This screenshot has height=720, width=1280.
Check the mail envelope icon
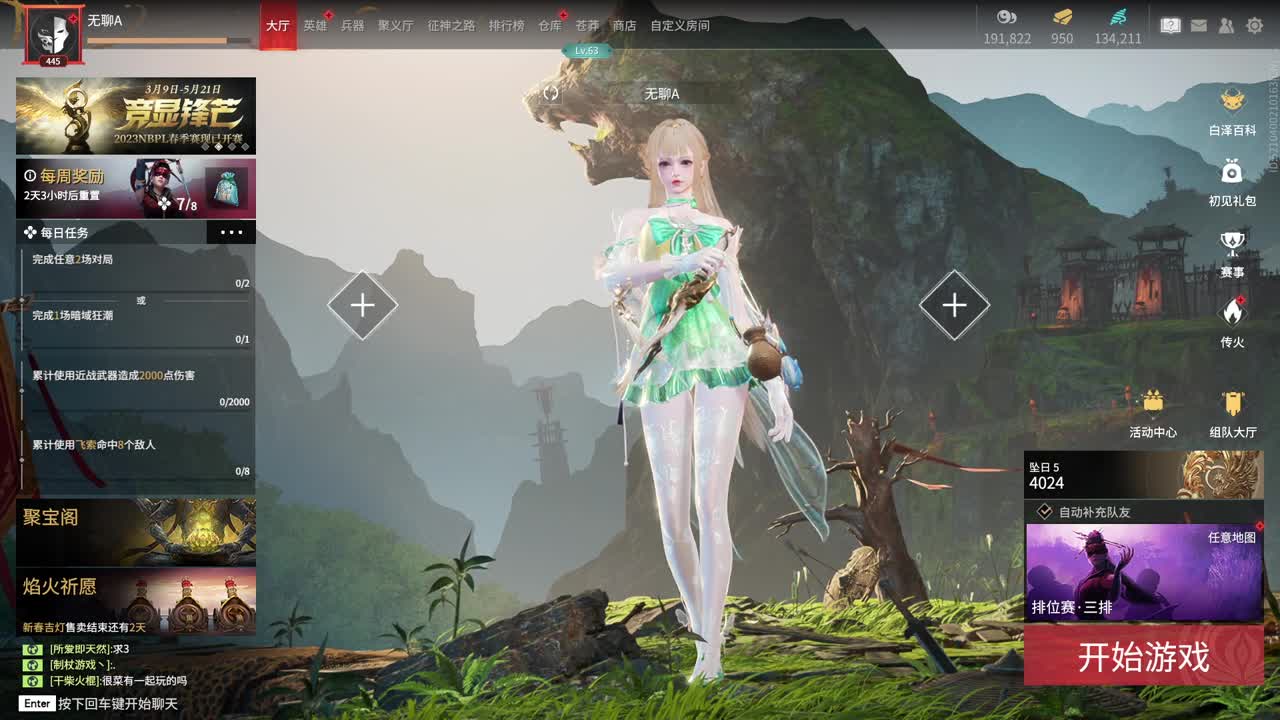click(1199, 25)
